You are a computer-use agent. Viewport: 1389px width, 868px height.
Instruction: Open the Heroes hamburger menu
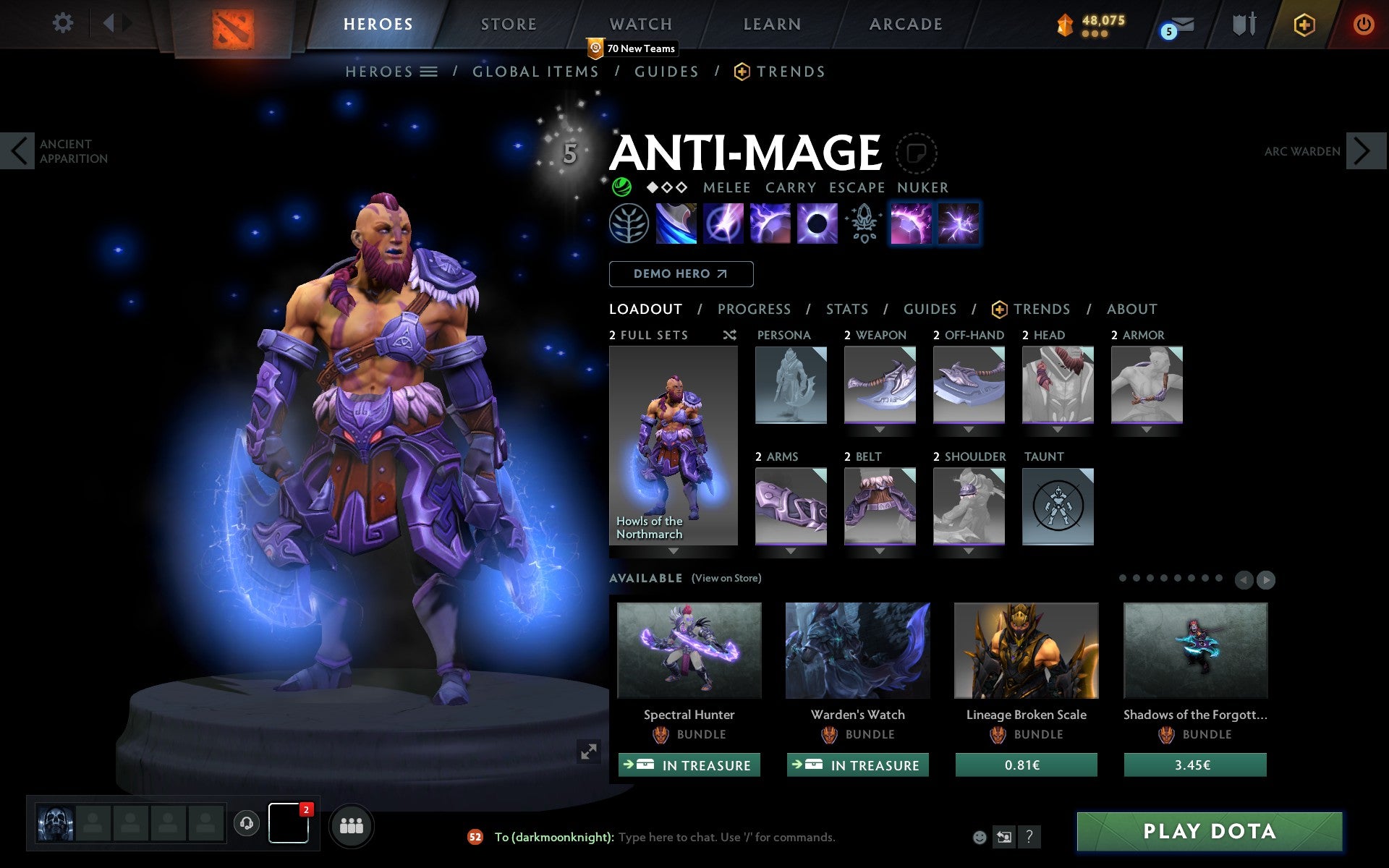tap(428, 71)
